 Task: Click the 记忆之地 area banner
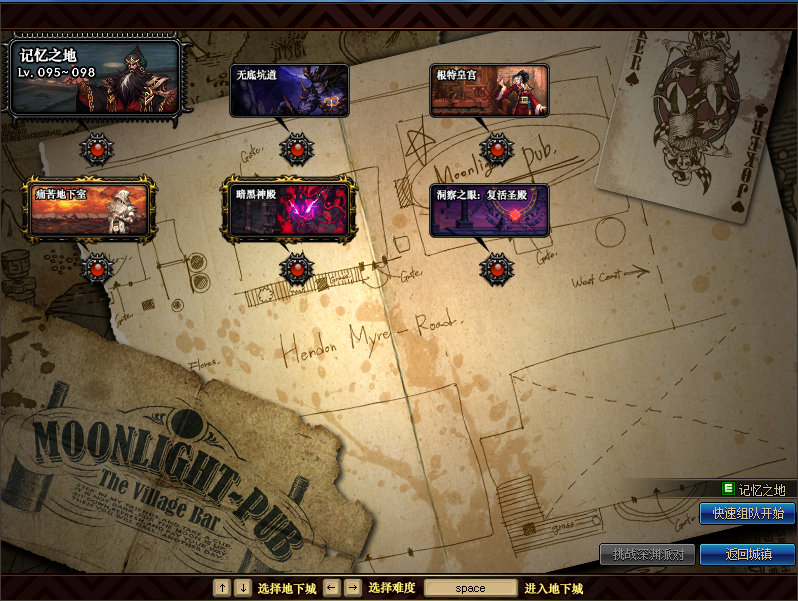tap(94, 76)
